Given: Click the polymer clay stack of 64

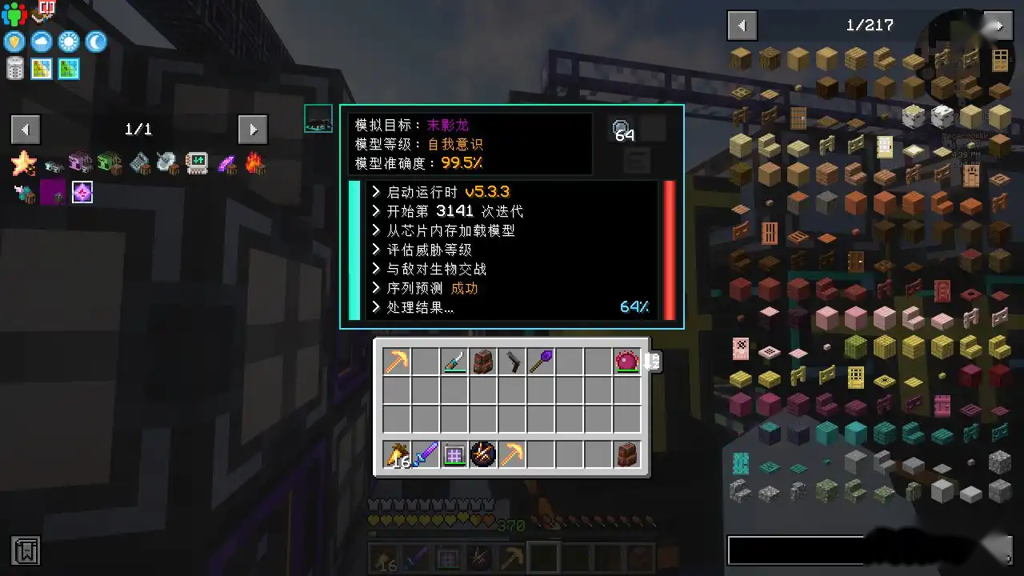Looking at the screenshot, I should pyautogui.click(x=622, y=129).
